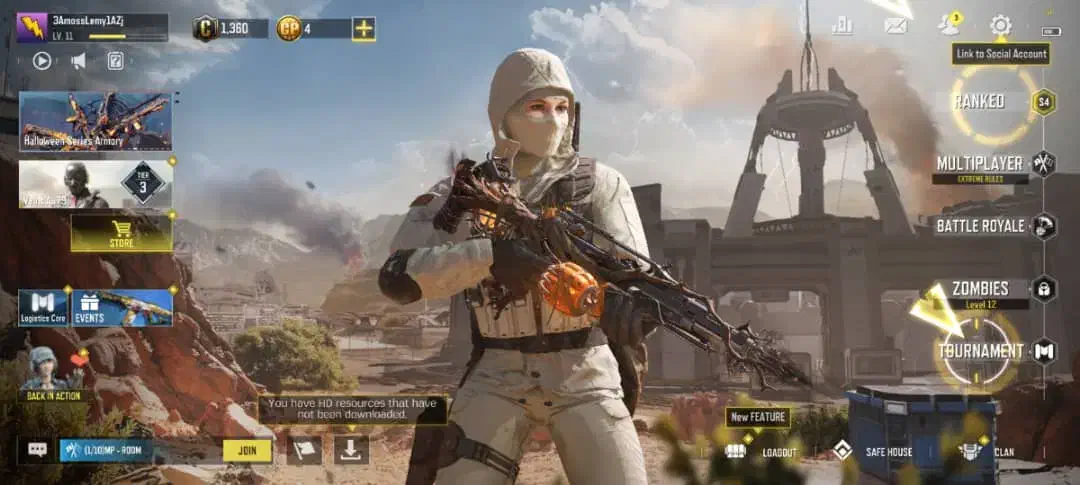Open the Settings gear icon
This screenshot has width=1080, height=485.
(x=1000, y=25)
